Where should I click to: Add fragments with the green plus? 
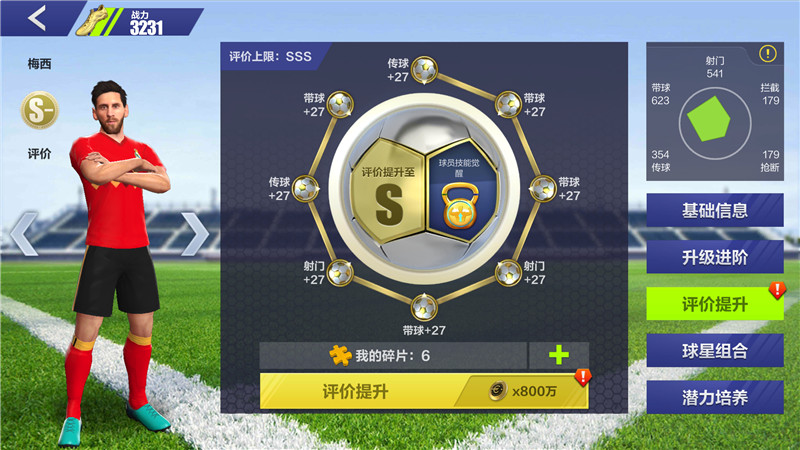(558, 355)
